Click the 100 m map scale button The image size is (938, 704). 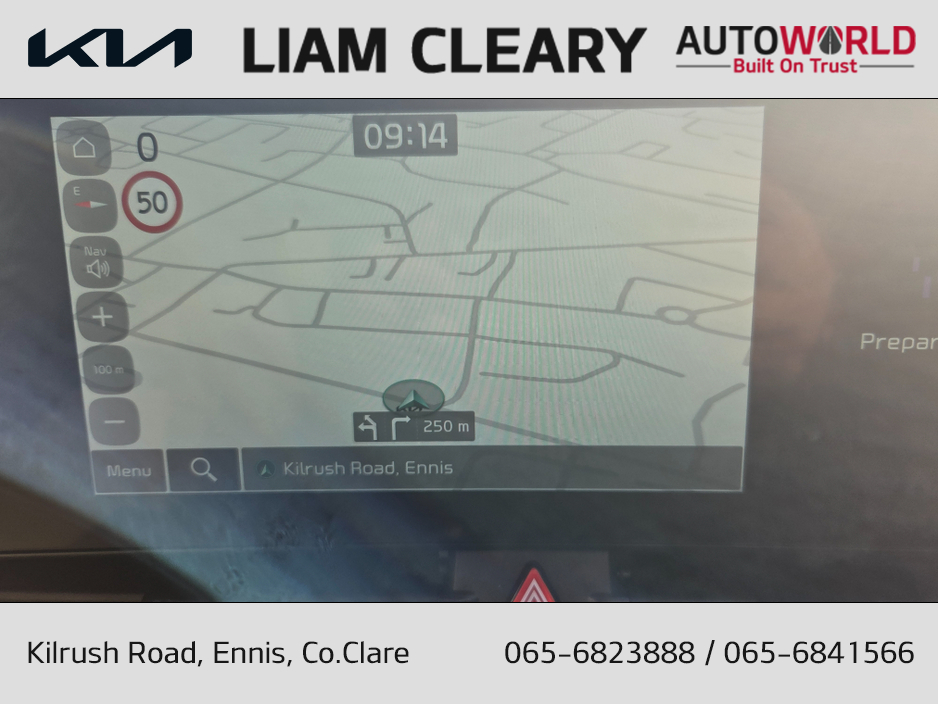click(108, 370)
